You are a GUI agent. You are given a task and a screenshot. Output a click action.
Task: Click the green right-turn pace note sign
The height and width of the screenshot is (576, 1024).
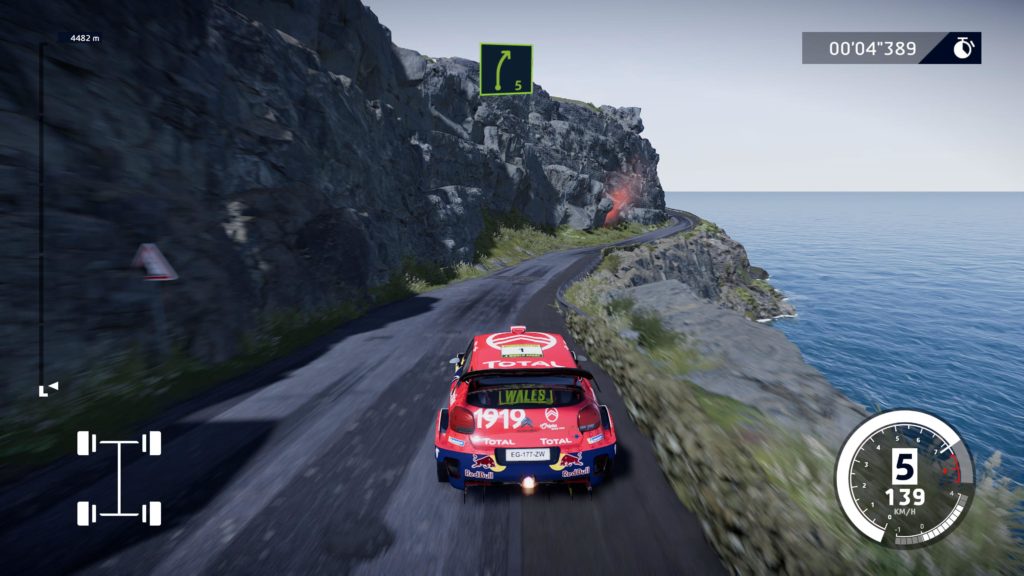point(506,69)
